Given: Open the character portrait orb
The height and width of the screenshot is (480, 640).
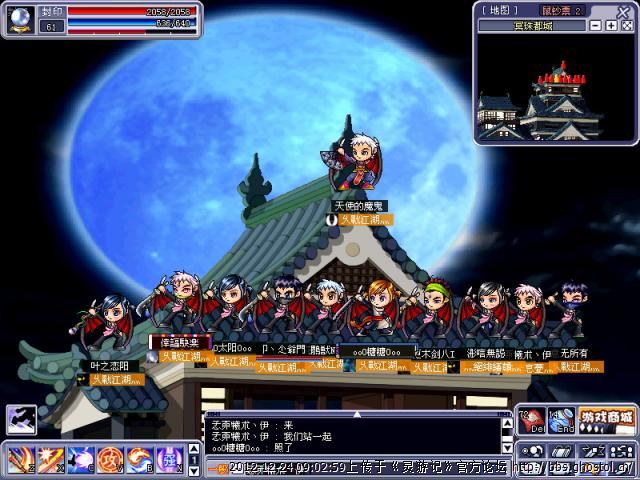Looking at the screenshot, I should pos(20,20).
